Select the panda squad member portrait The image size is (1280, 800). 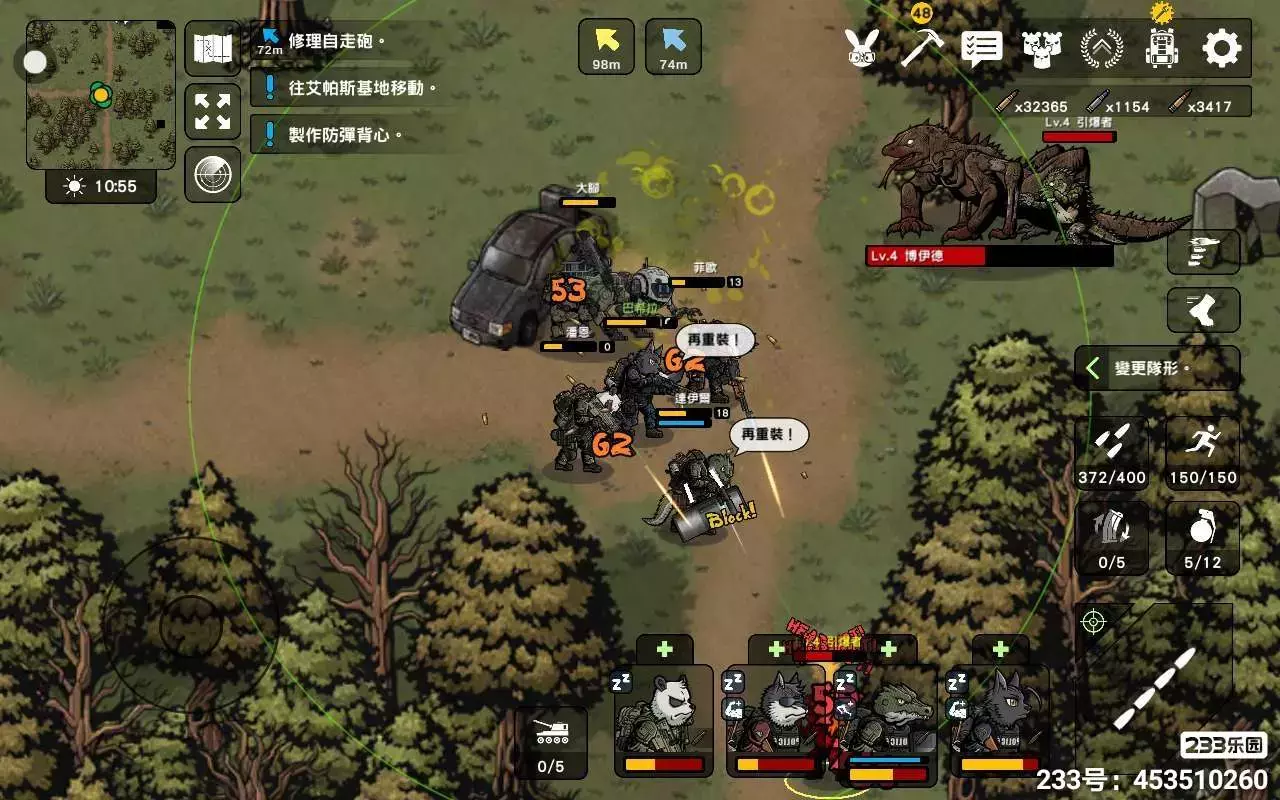point(663,720)
